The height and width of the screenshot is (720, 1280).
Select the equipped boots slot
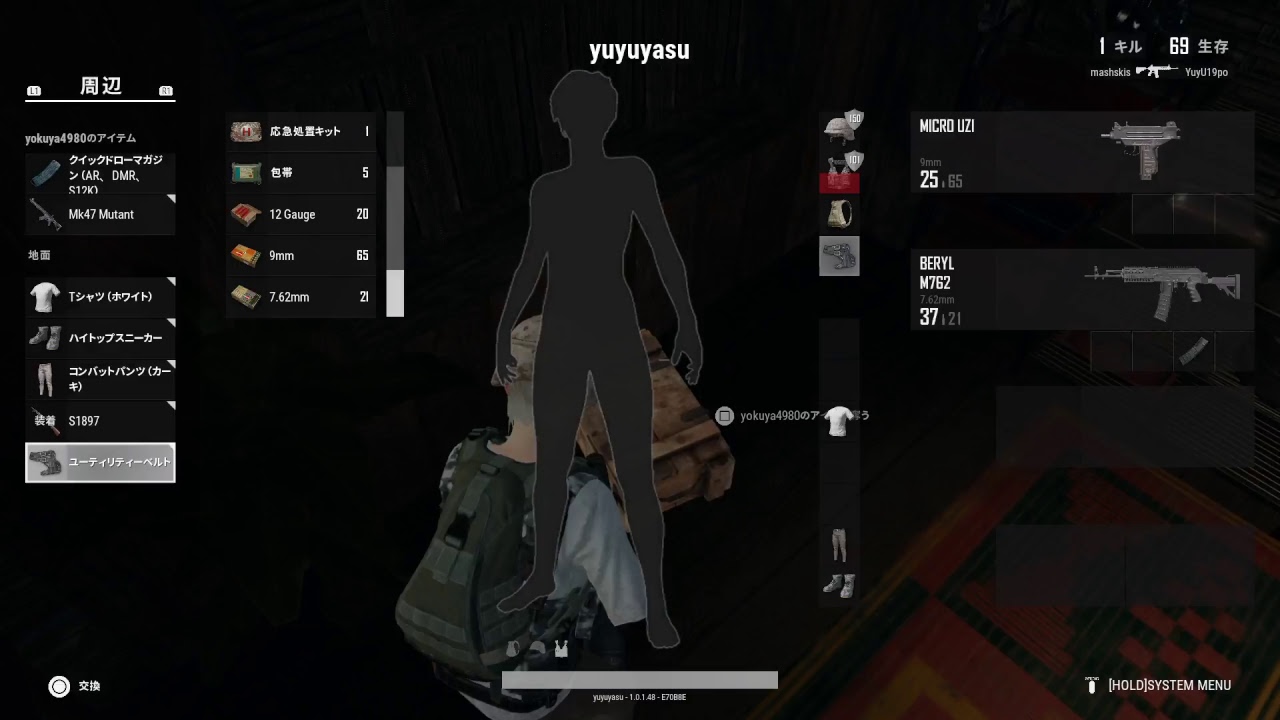click(x=839, y=585)
